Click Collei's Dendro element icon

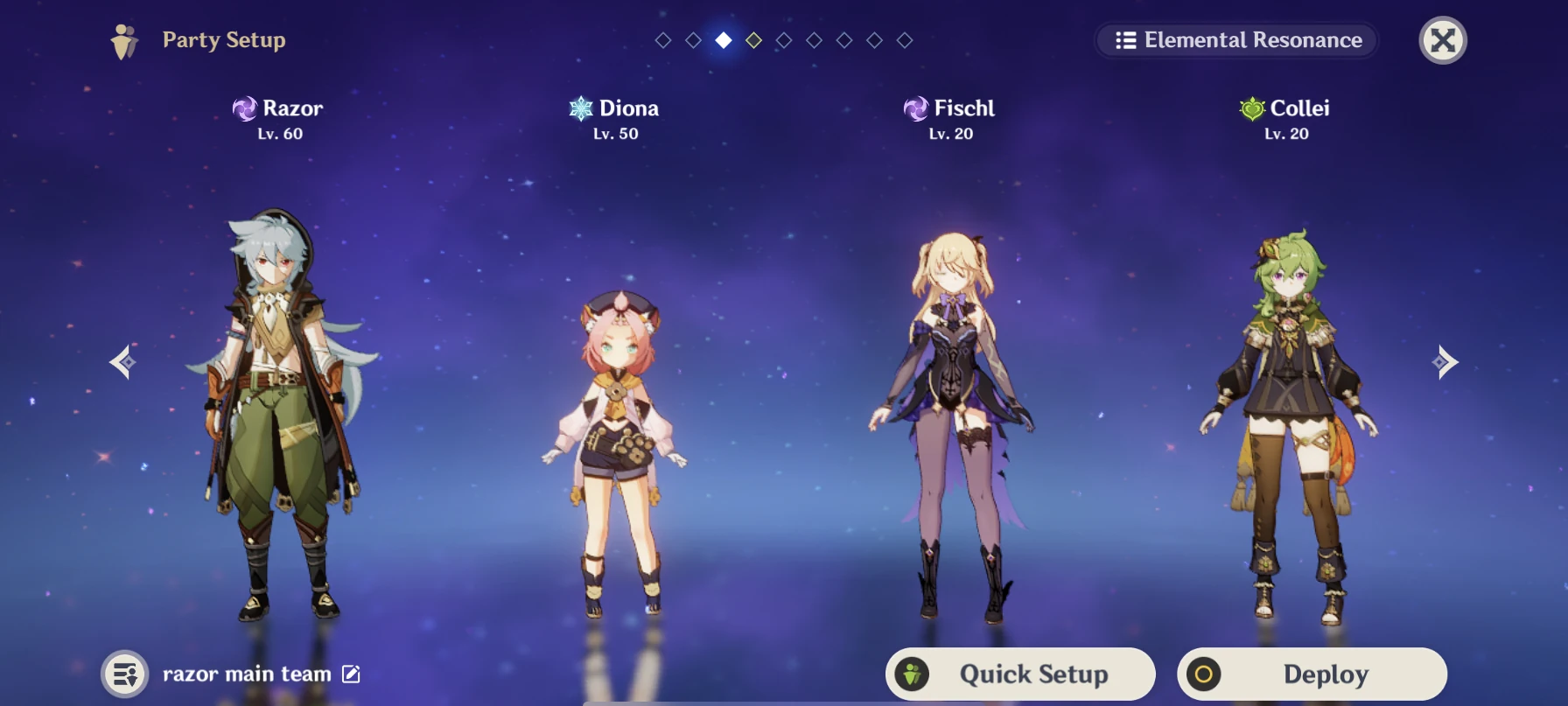(x=1252, y=108)
